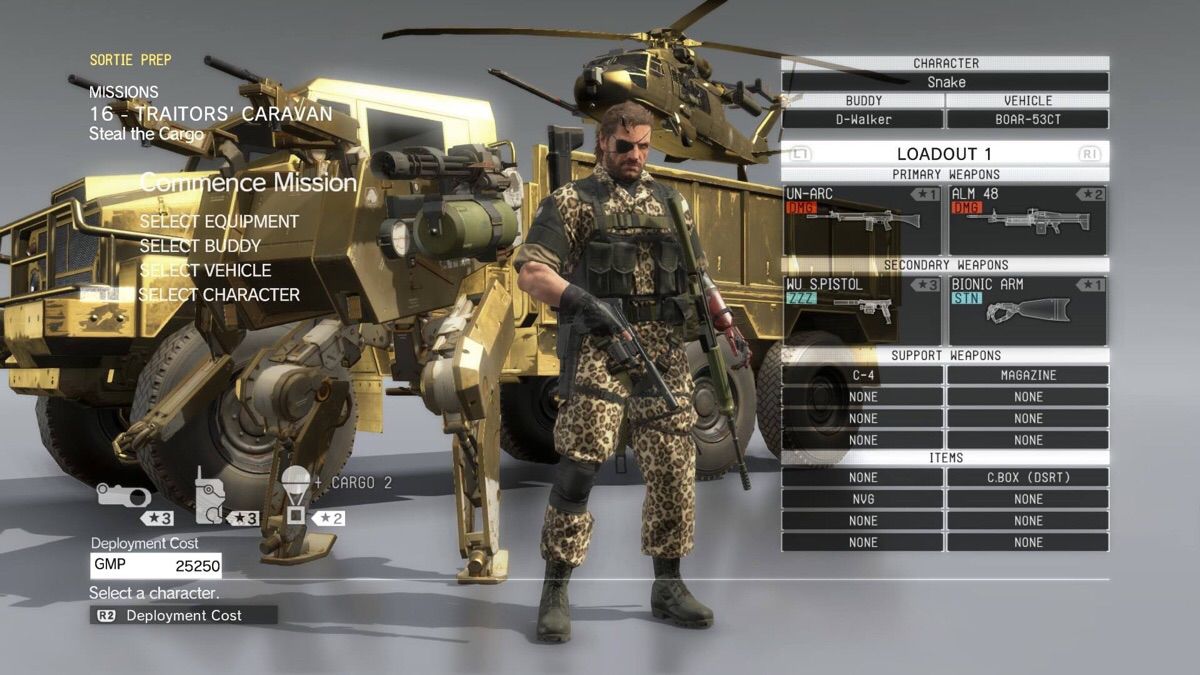Select the C.BOX (DSRT) item slot

(1027, 477)
